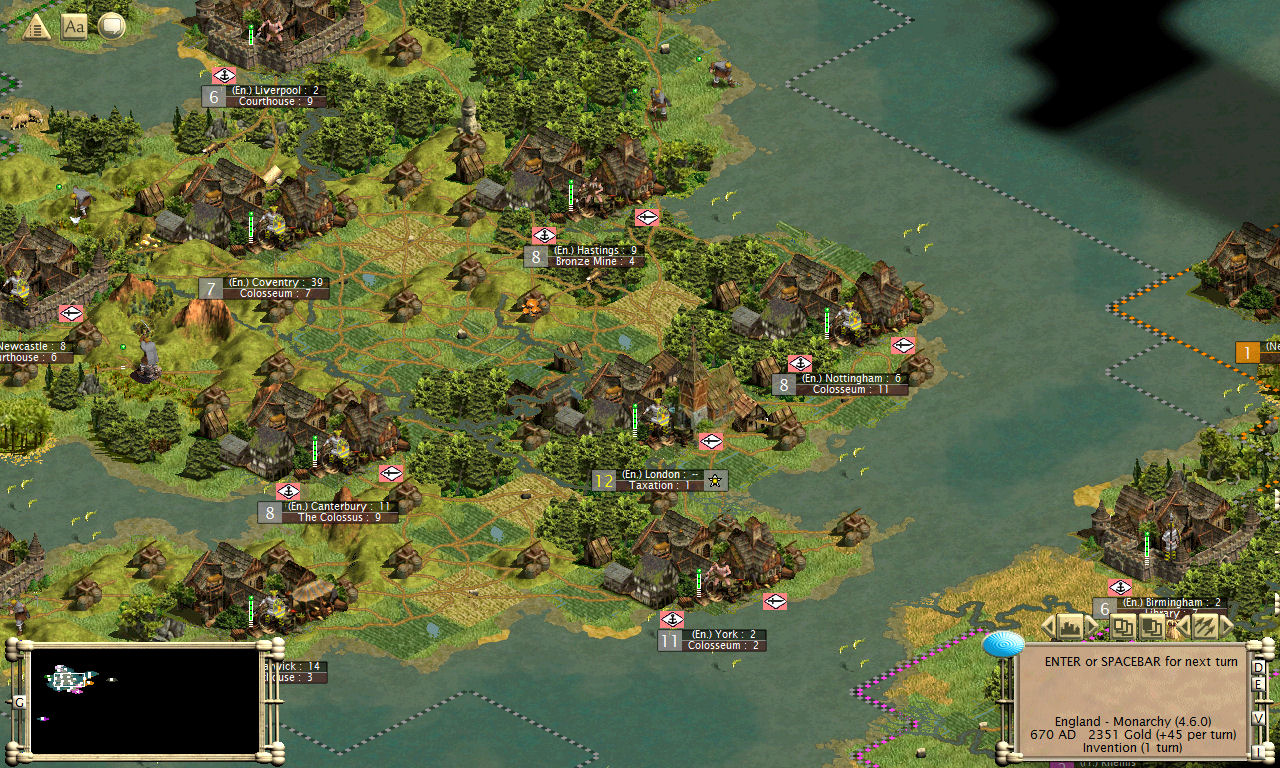Open the Civilopedia "Aa" button
The height and width of the screenshot is (768, 1280).
point(74,27)
